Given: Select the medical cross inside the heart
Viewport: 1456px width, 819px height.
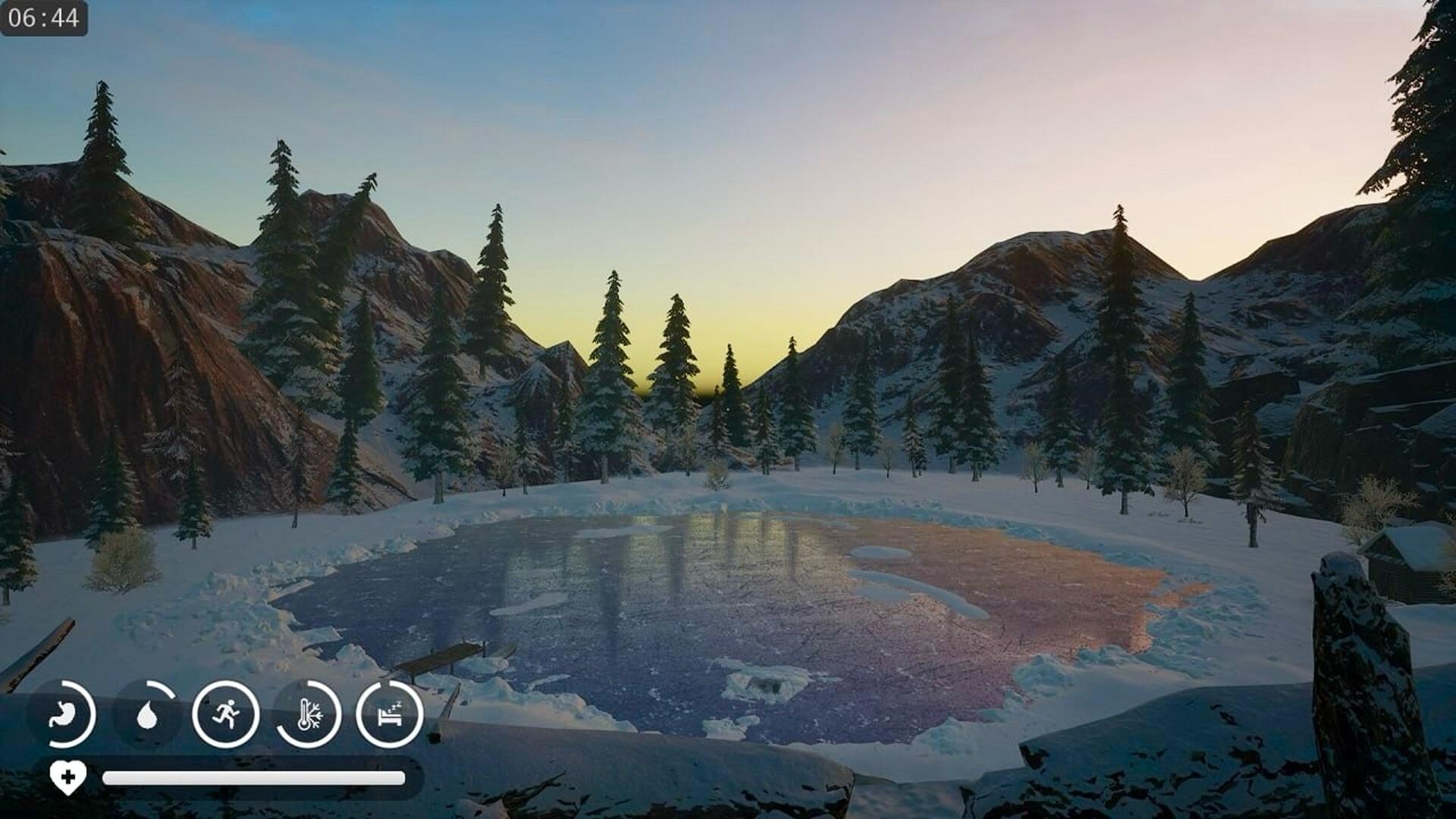Looking at the screenshot, I should click(x=67, y=777).
